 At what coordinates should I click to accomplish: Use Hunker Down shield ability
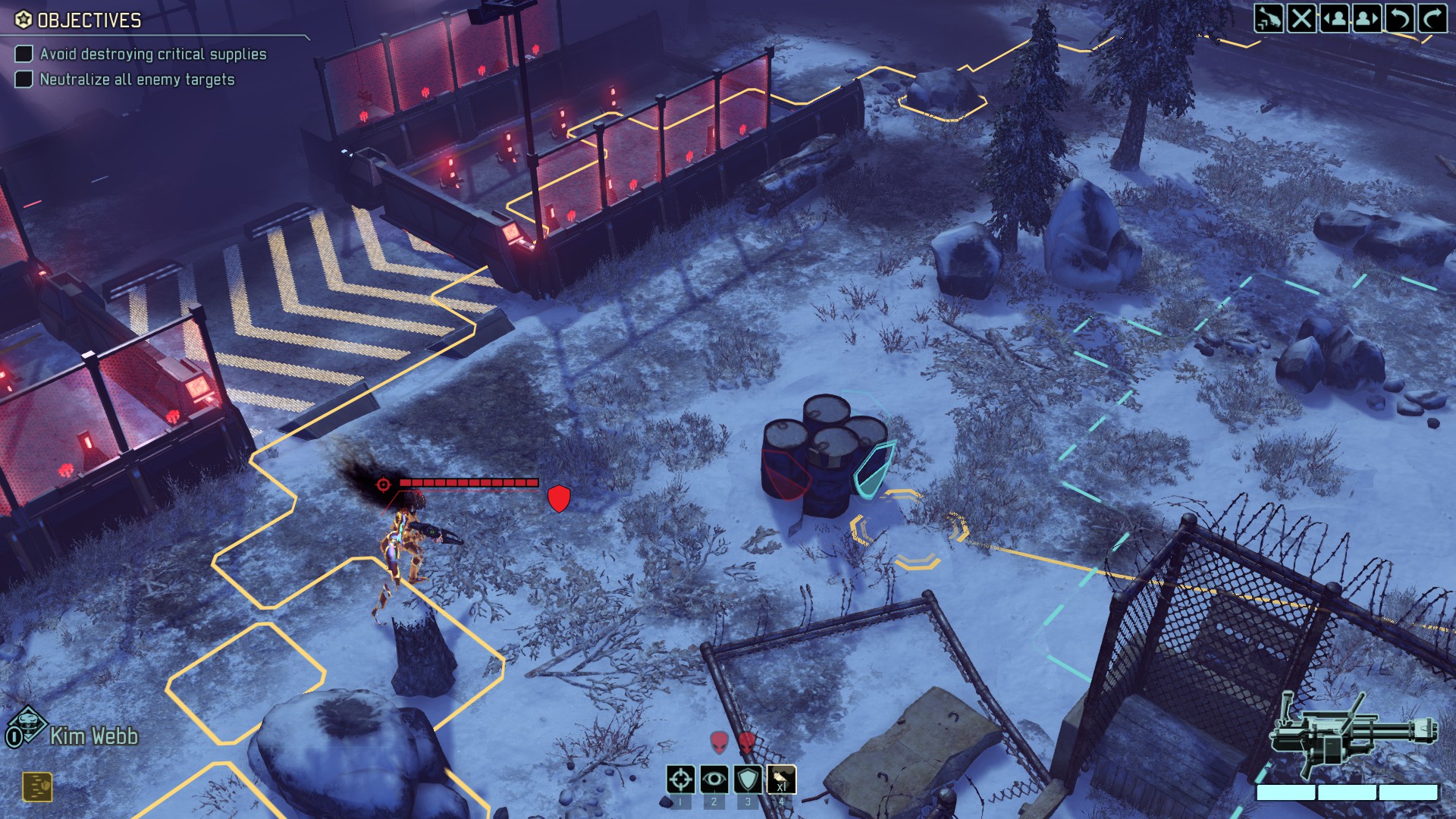(748, 780)
